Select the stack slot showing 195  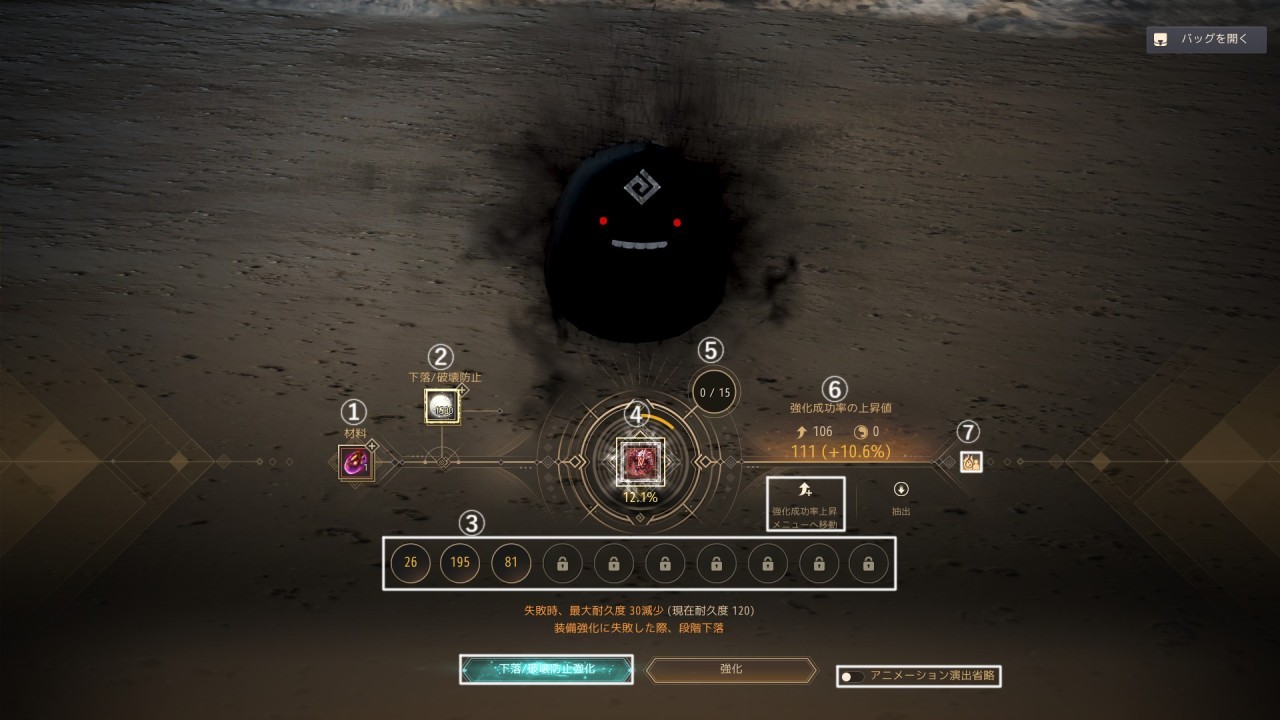460,563
